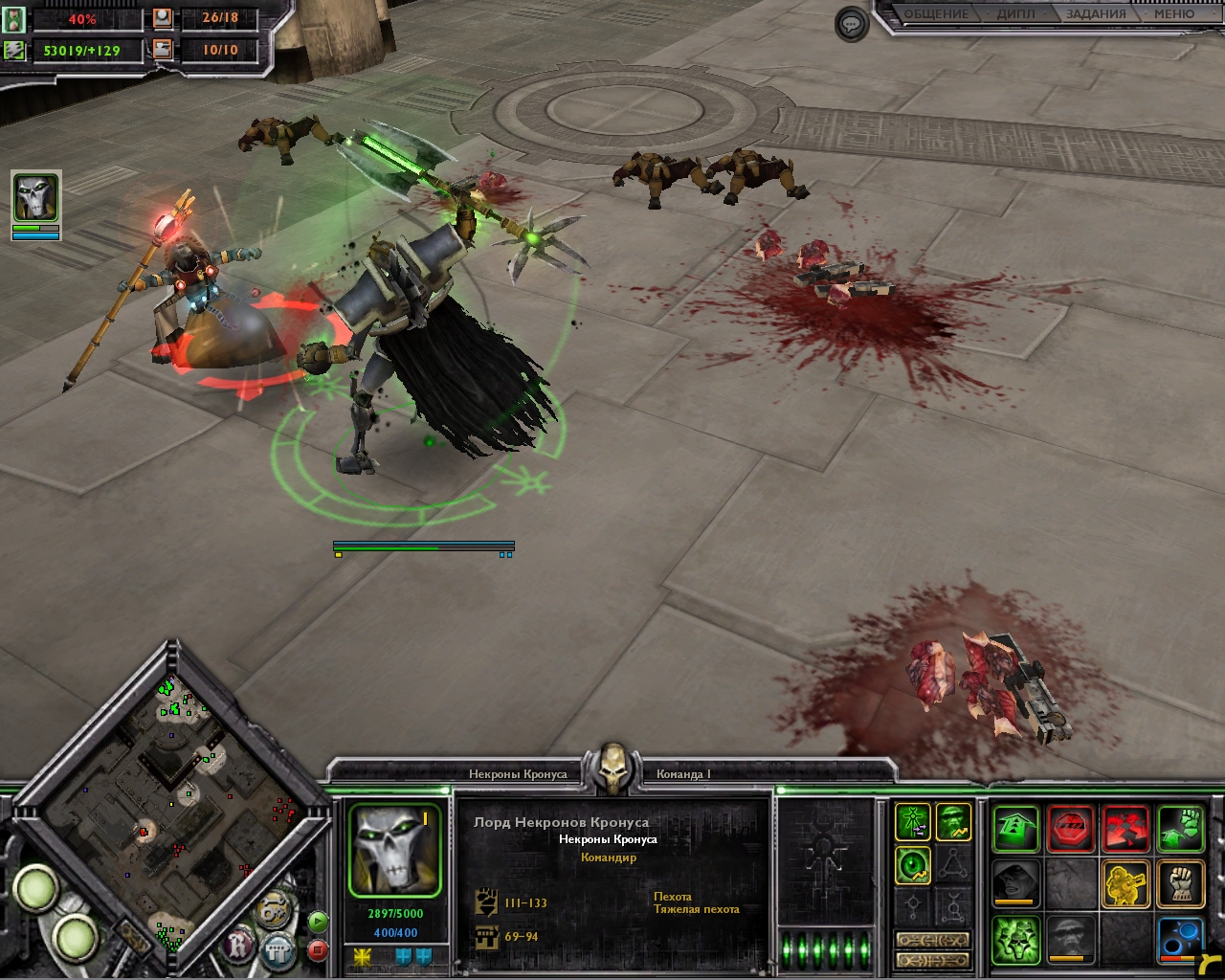1225x980 pixels.
Task: Toggle the white fist melee stance button
Action: point(1180,882)
